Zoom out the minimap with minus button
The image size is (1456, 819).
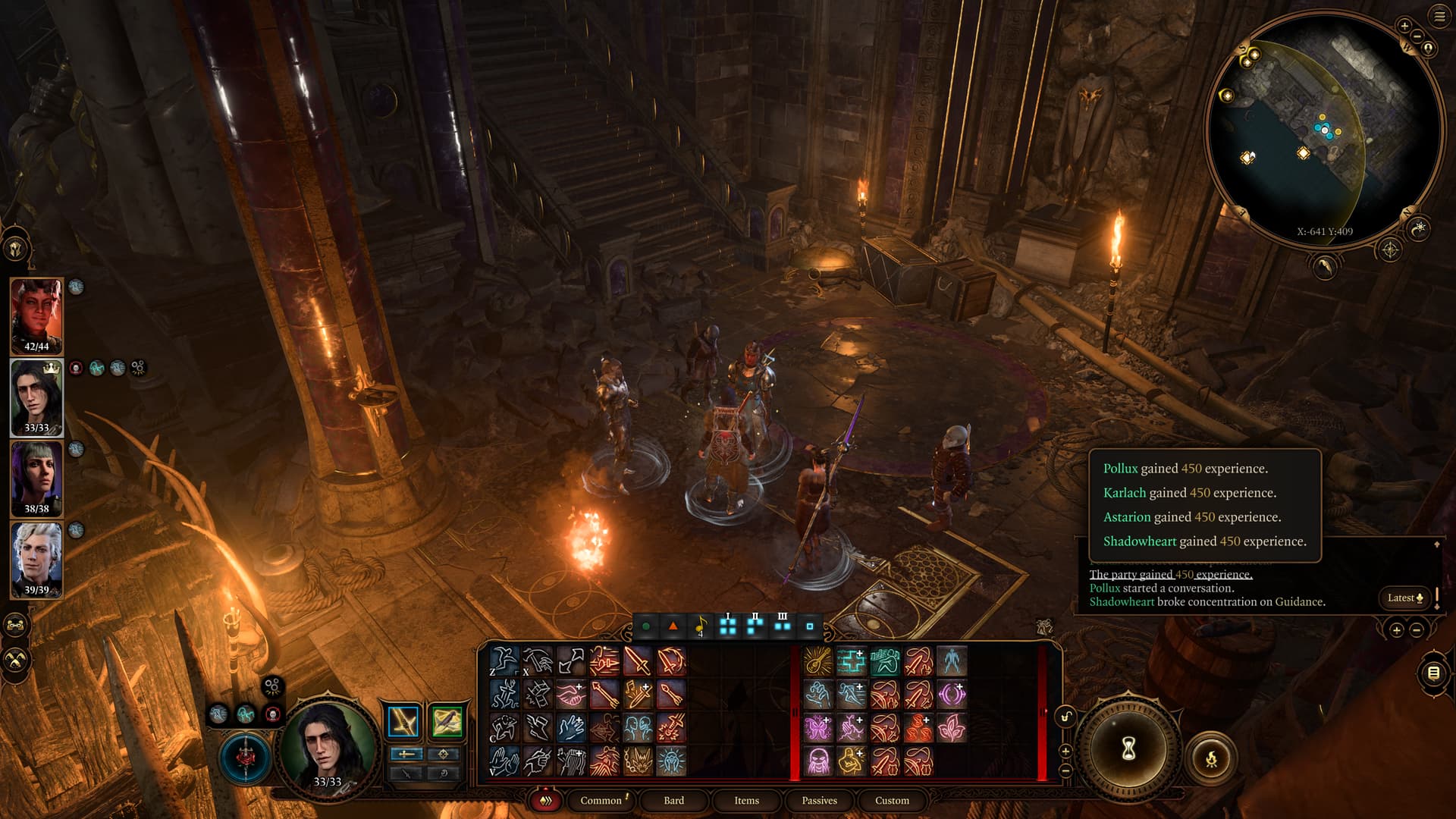(1417, 36)
